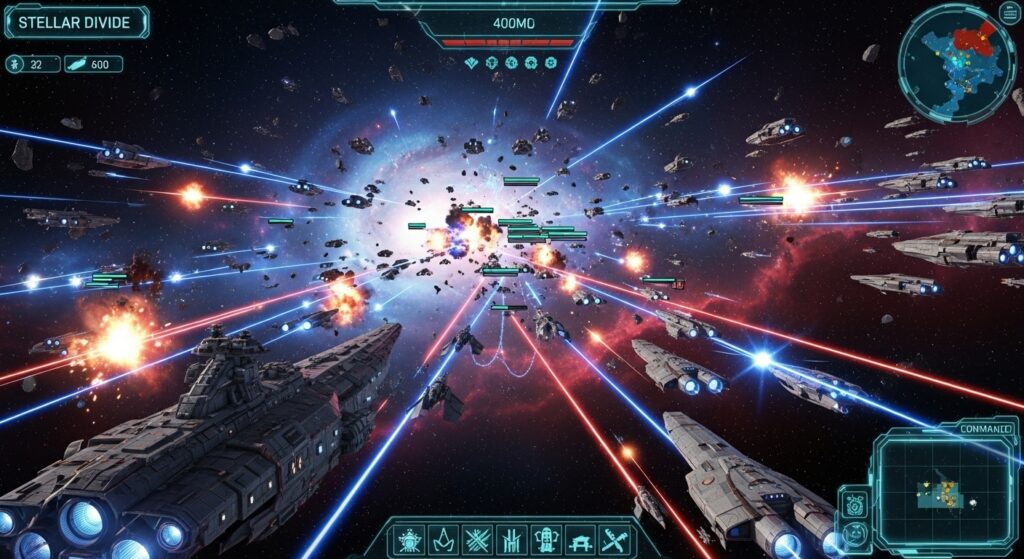Select the diamond icon under the 400MD bar
Screen dimensions: 1024x559
click(x=473, y=63)
